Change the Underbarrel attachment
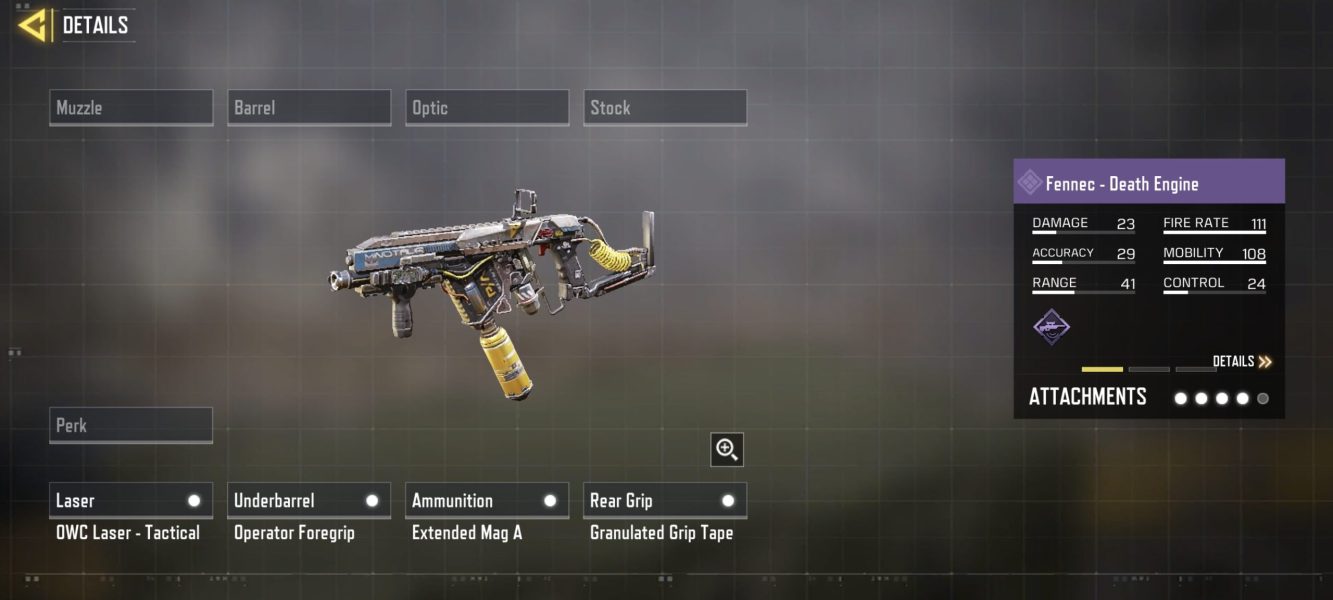The image size is (1333, 600). tap(309, 501)
